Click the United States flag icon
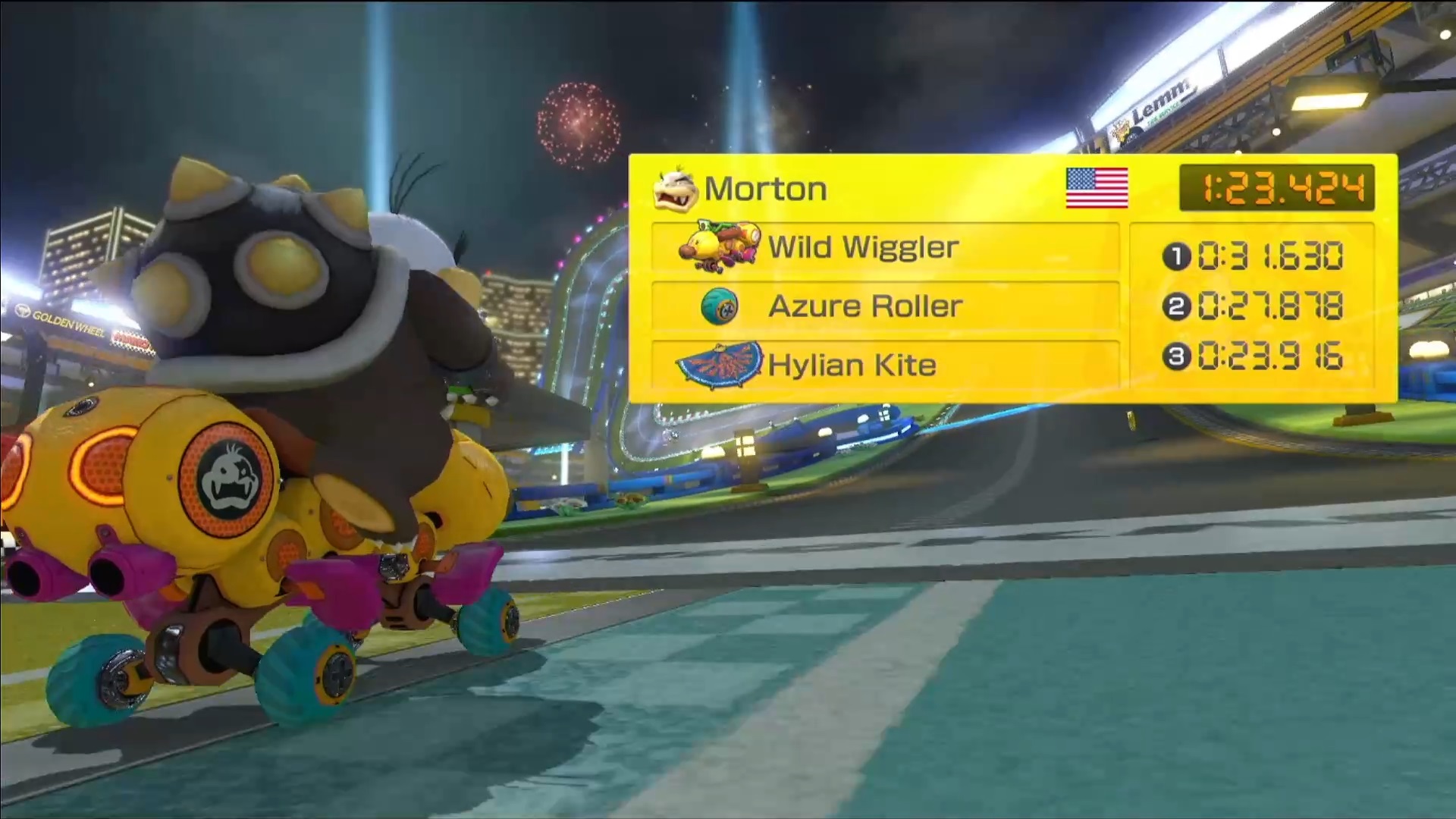Image resolution: width=1456 pixels, height=819 pixels. 1097,188
